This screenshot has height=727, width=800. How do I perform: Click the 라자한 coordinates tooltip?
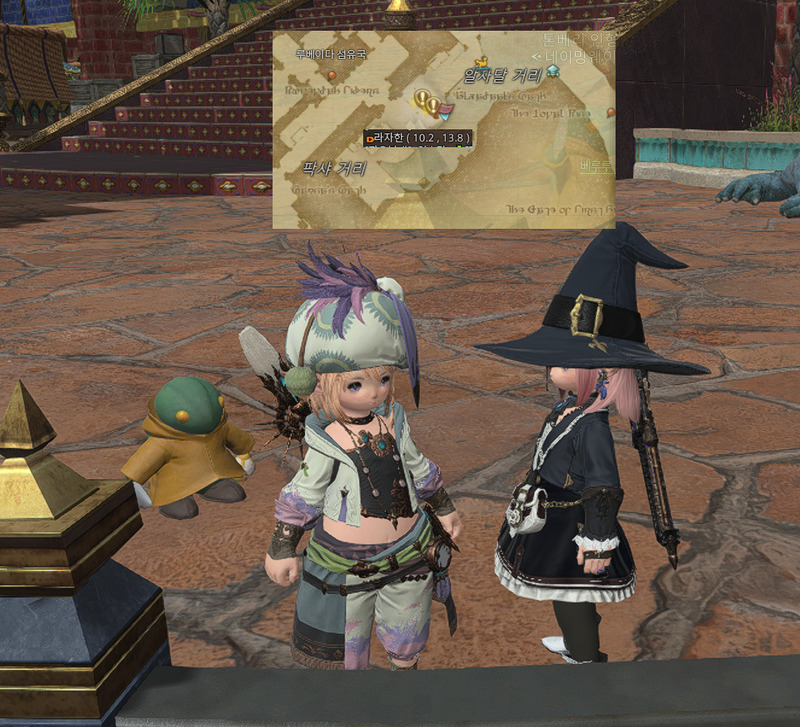(418, 137)
